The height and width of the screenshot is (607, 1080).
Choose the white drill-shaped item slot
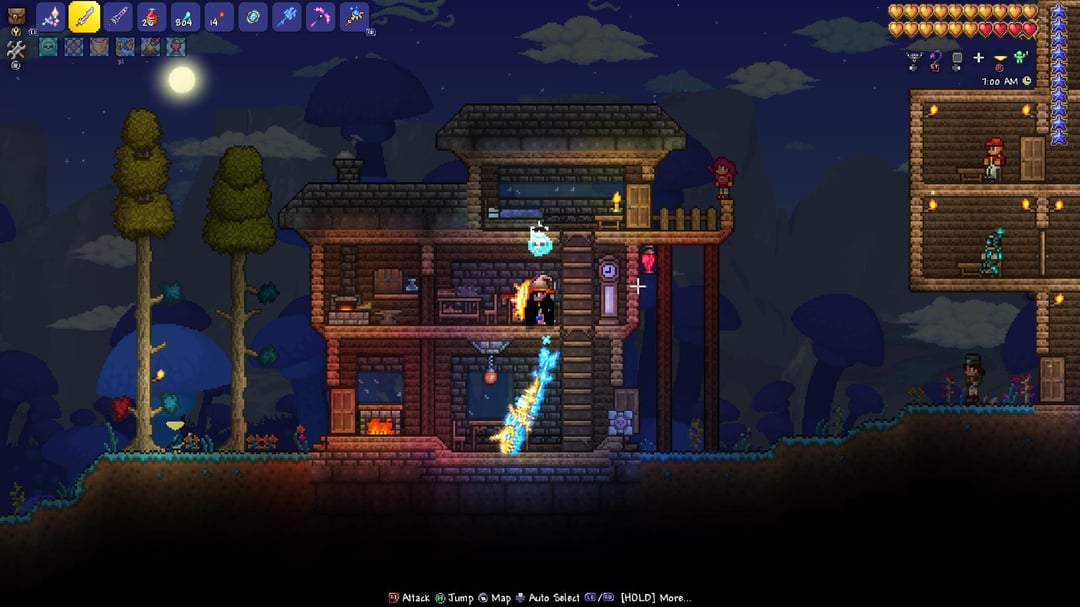point(118,17)
